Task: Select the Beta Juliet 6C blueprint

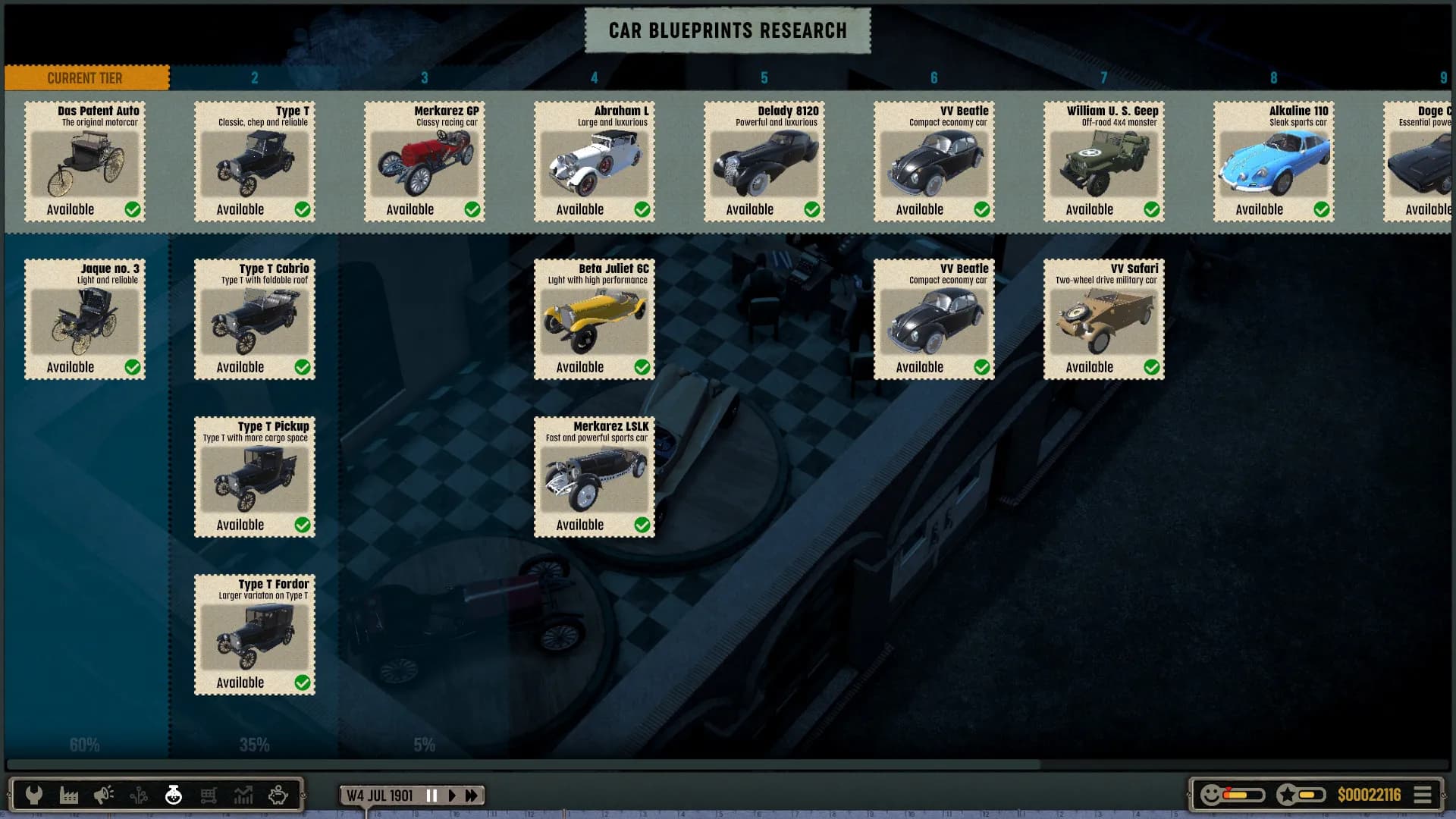Action: [594, 319]
